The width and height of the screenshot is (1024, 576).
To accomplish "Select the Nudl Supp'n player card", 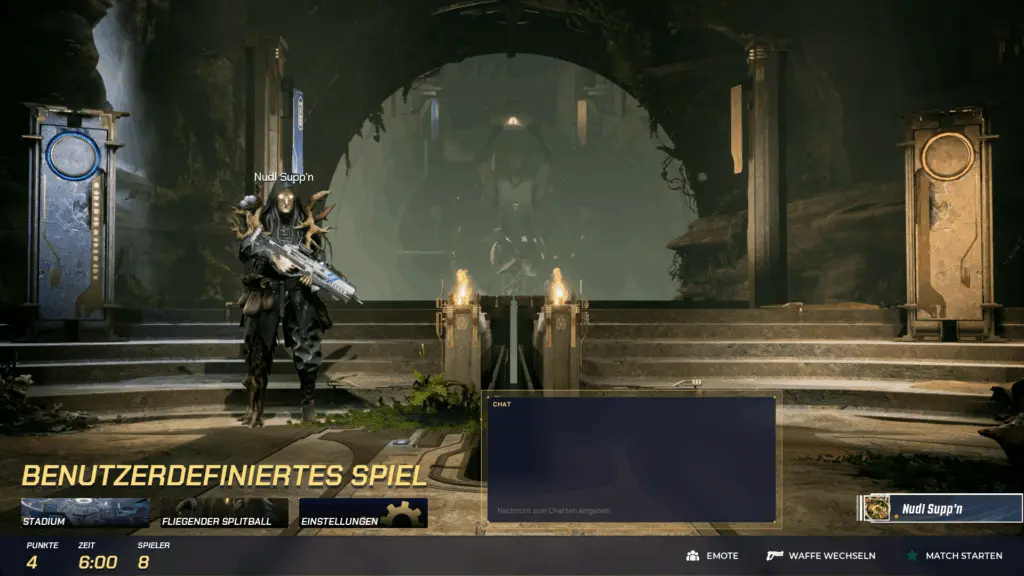I will pos(940,508).
